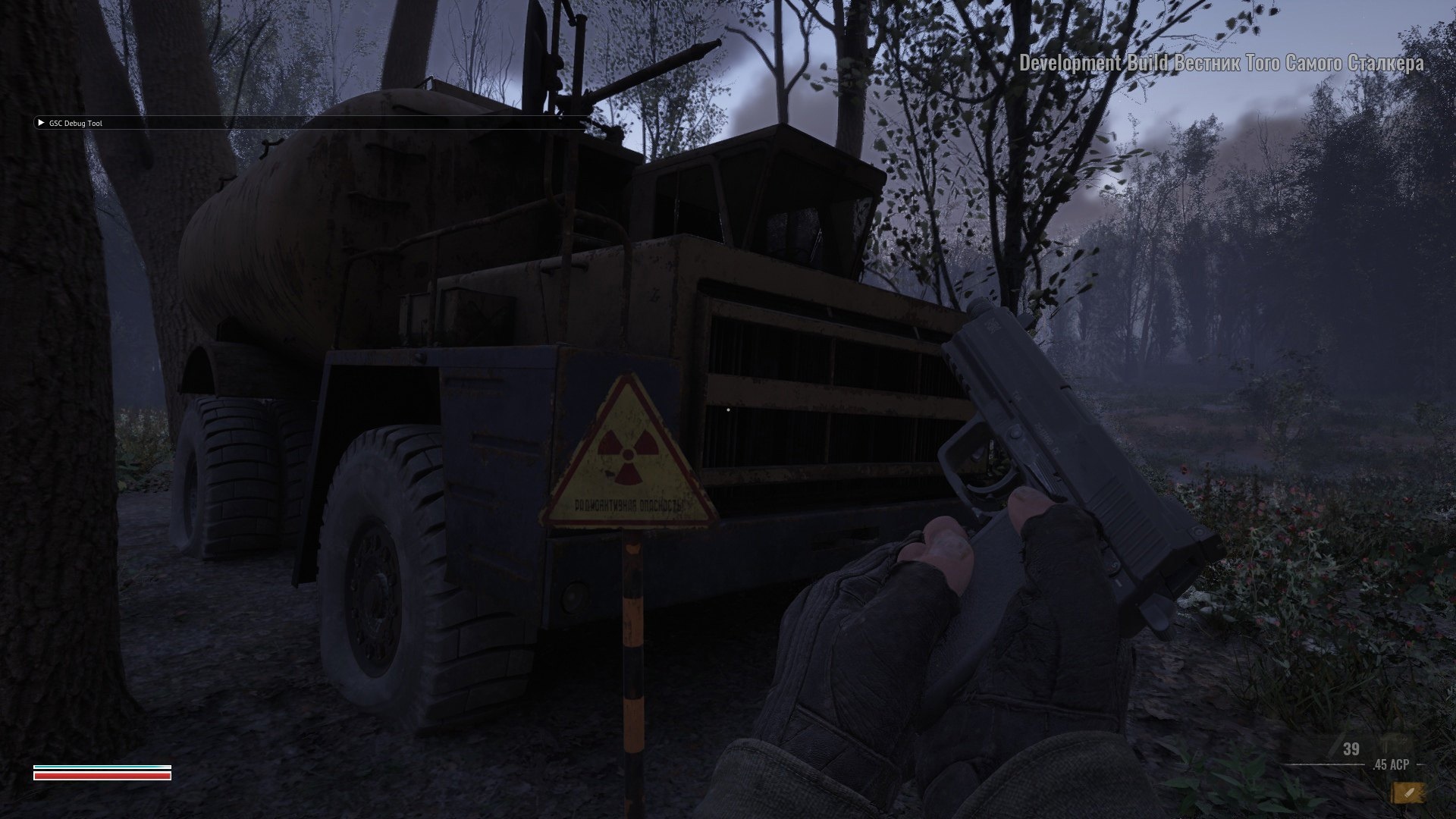Expand the GSC Debug Tool panel
Image resolution: width=1456 pixels, height=819 pixels.
(41, 123)
